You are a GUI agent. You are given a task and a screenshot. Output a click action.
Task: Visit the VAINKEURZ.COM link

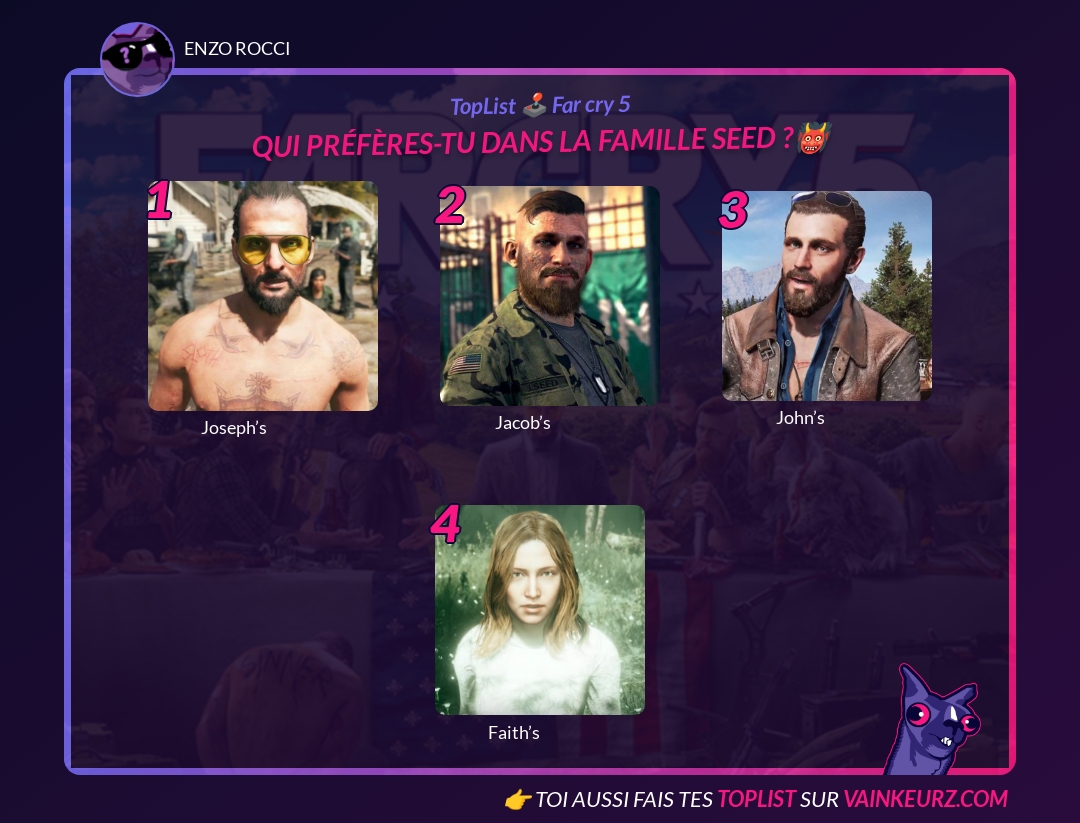pyautogui.click(x=925, y=799)
